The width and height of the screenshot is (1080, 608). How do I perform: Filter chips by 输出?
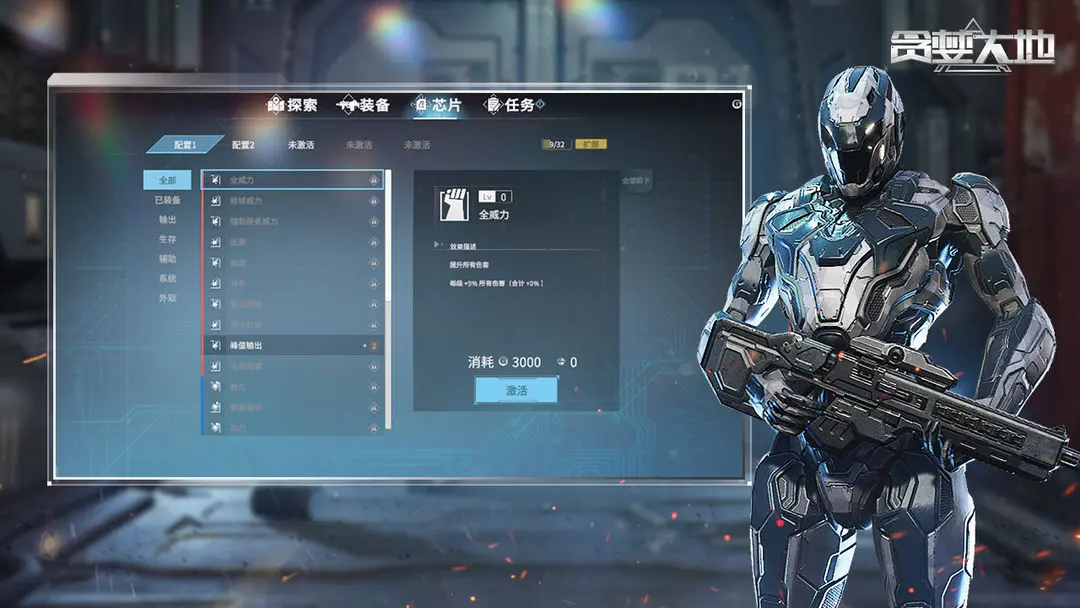[167, 220]
